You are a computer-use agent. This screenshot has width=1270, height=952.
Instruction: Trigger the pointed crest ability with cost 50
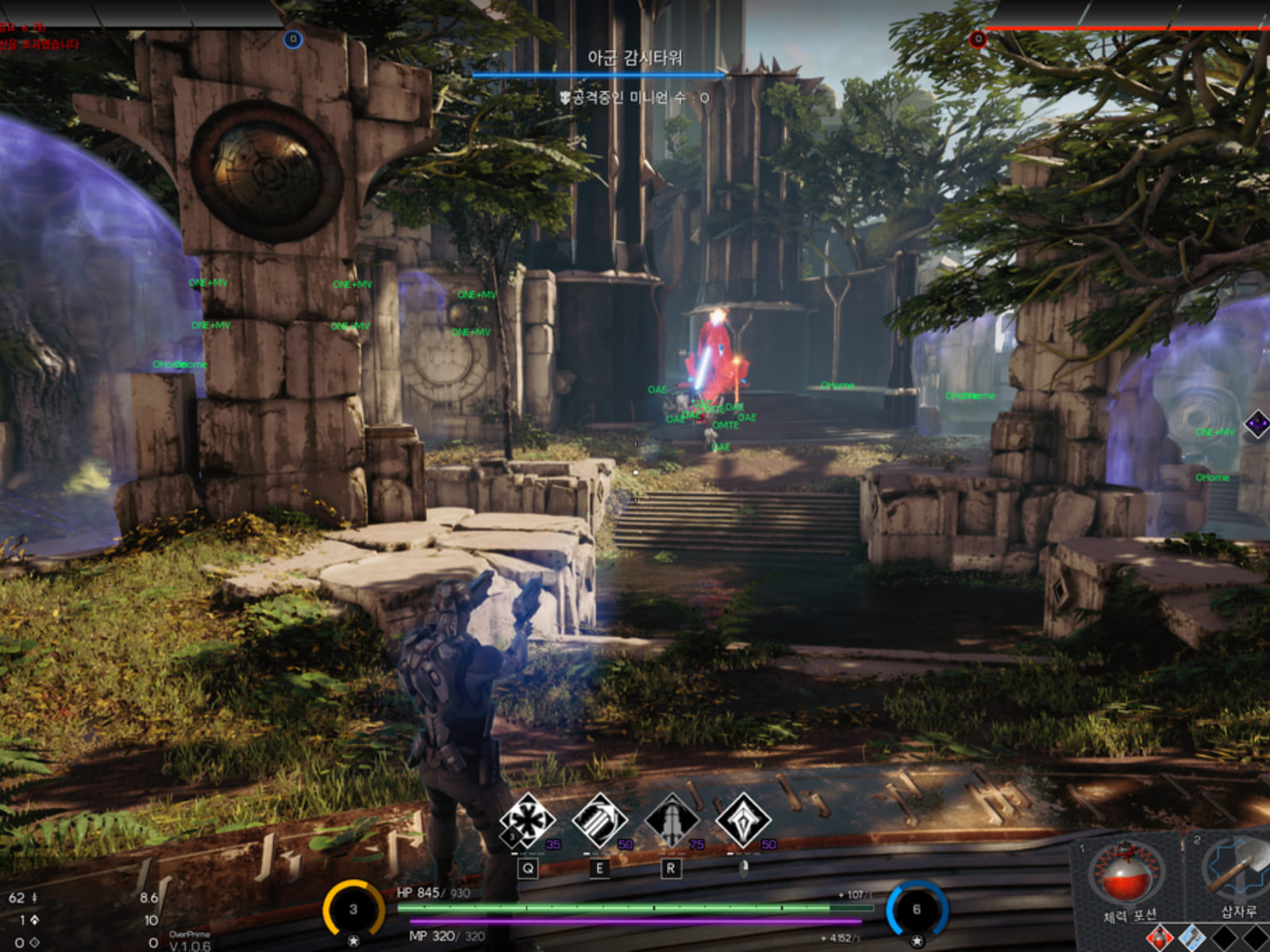[743, 821]
